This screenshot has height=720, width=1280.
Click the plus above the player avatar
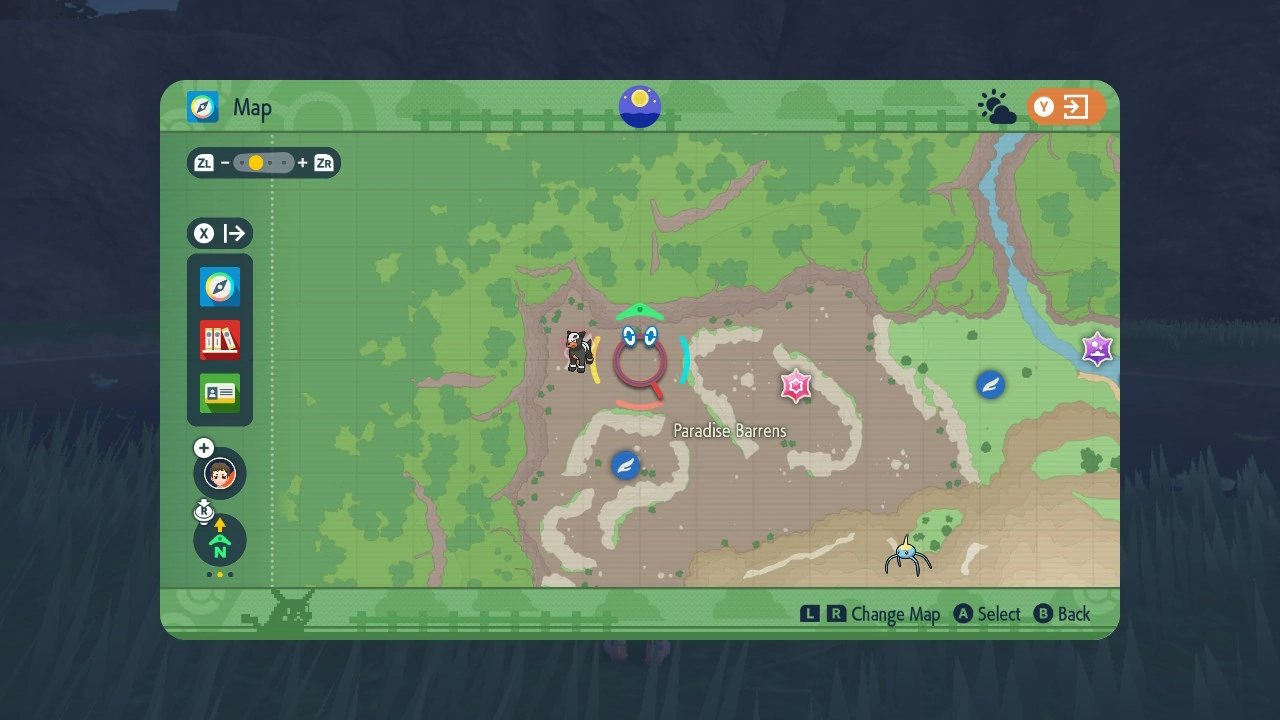pos(203,447)
